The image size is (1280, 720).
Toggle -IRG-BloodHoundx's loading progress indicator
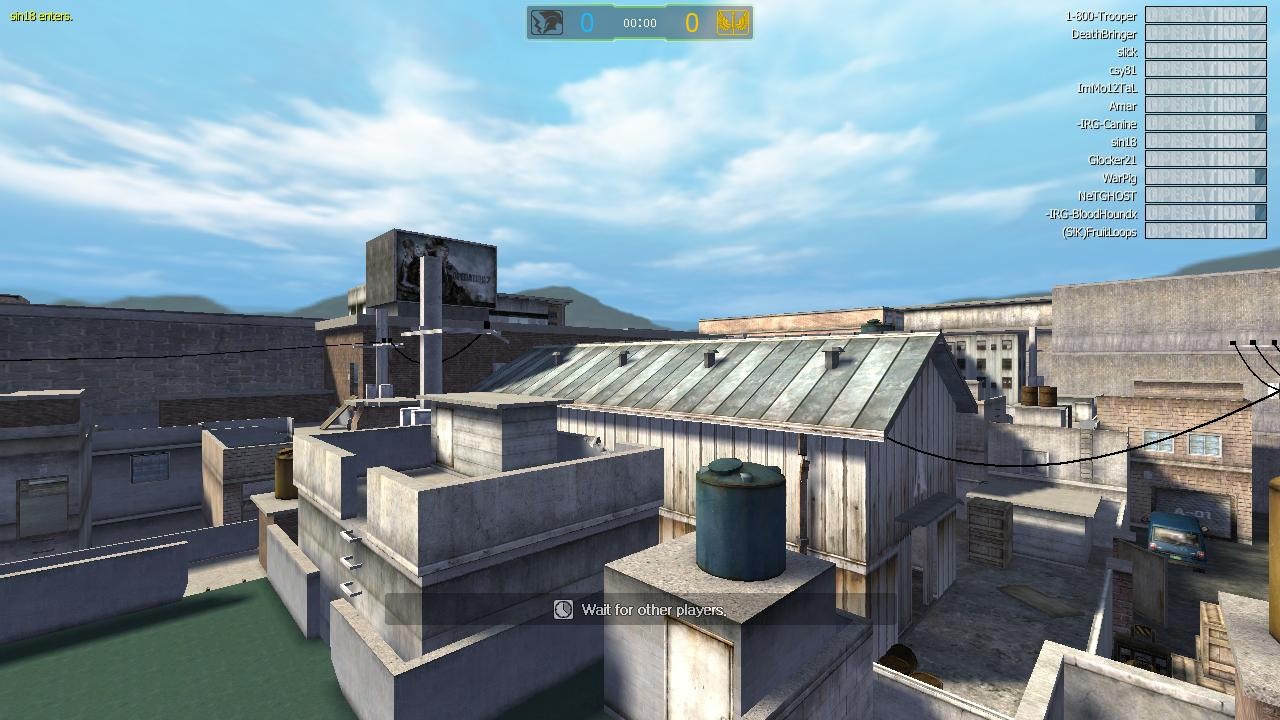(x=1205, y=213)
